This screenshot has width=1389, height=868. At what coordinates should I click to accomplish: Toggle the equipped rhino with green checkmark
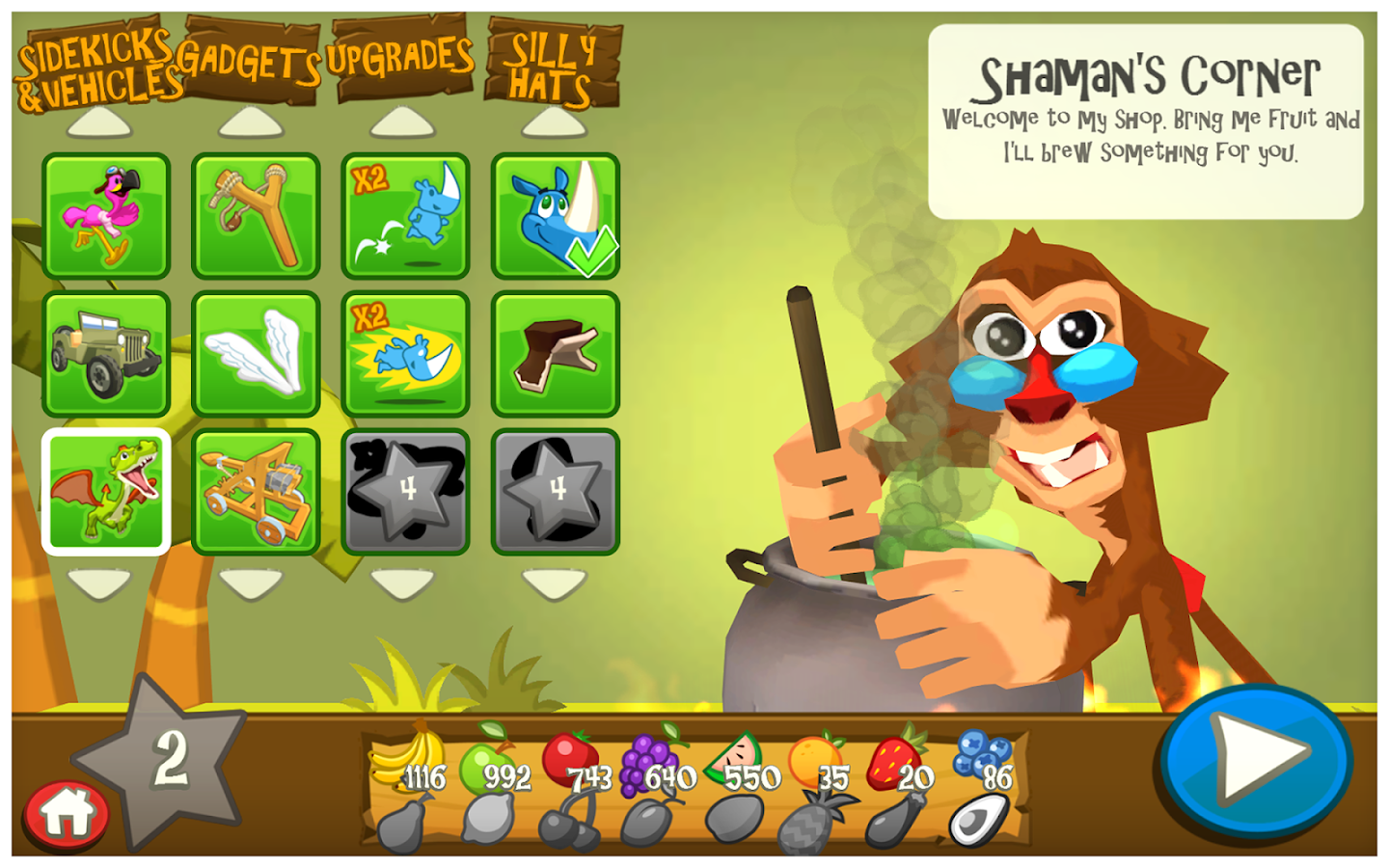552,214
